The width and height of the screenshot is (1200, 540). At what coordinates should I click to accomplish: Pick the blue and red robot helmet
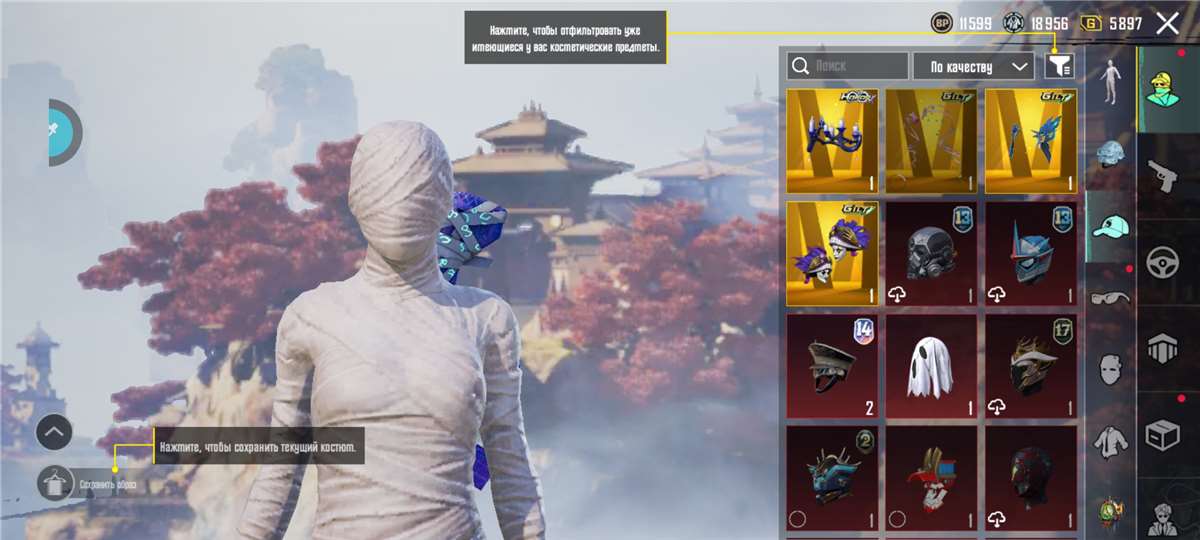(x=1031, y=254)
